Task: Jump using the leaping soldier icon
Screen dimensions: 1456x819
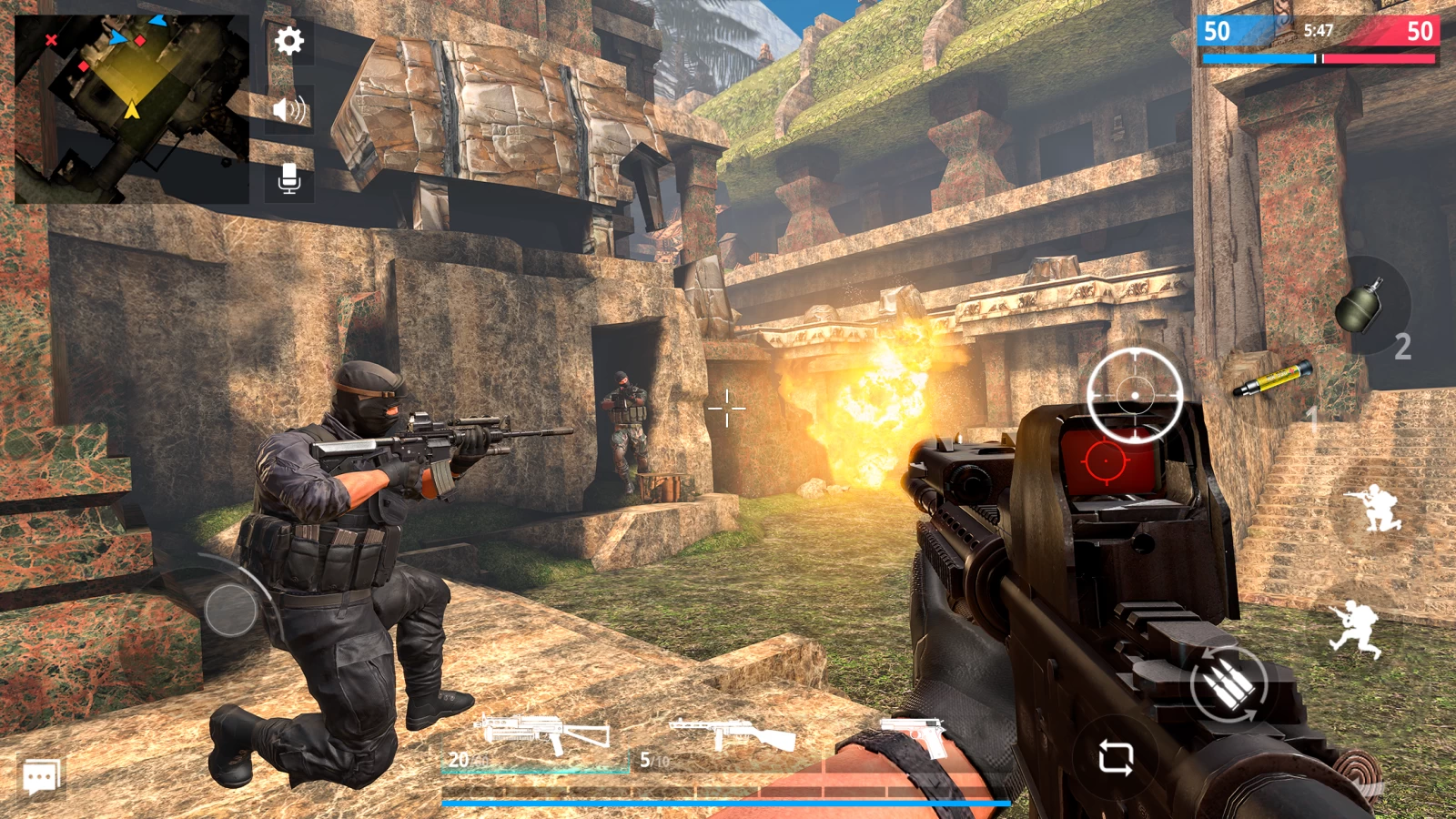Action: coord(1356,628)
